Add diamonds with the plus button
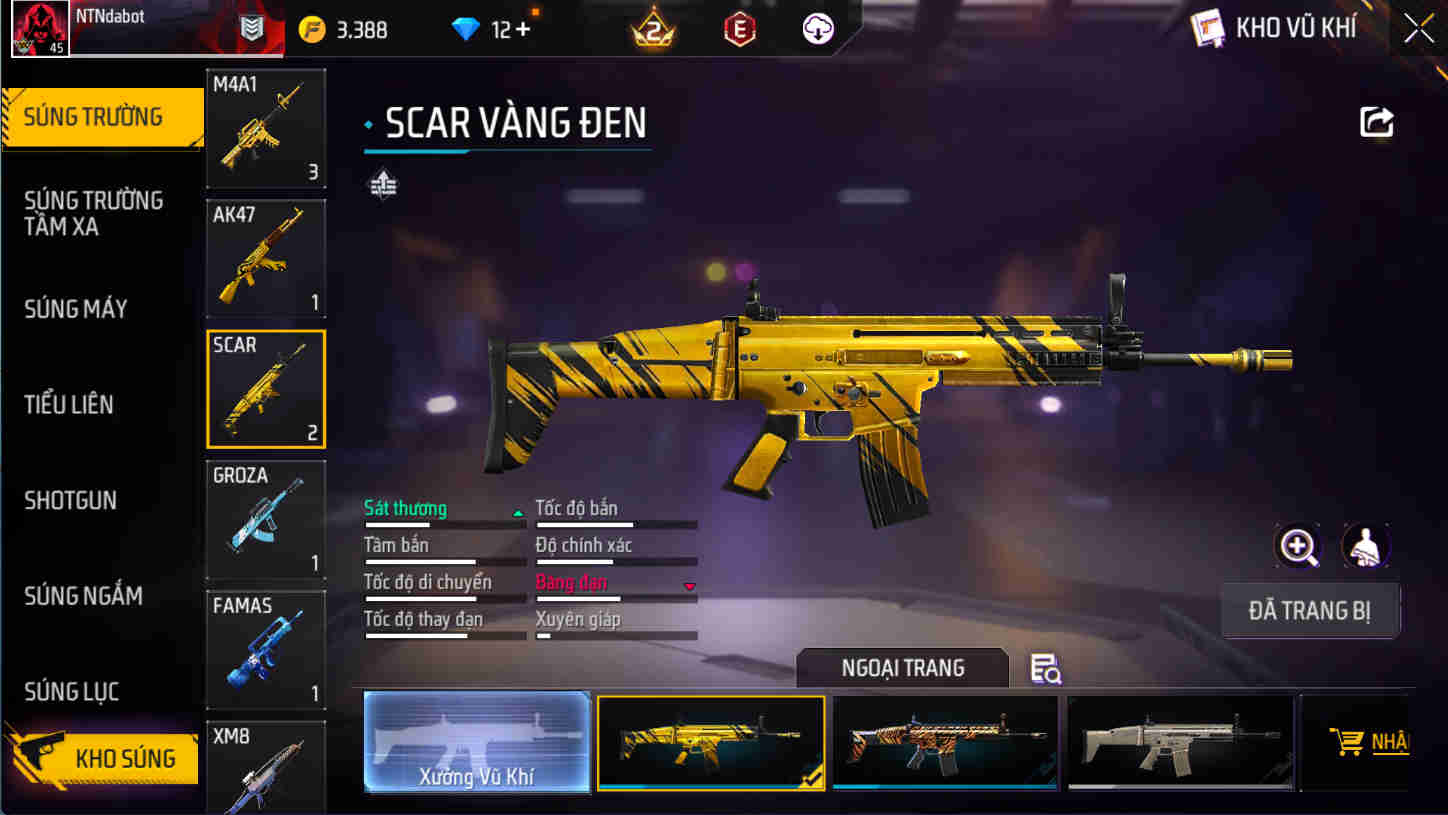The width and height of the screenshot is (1448, 815). point(522,30)
